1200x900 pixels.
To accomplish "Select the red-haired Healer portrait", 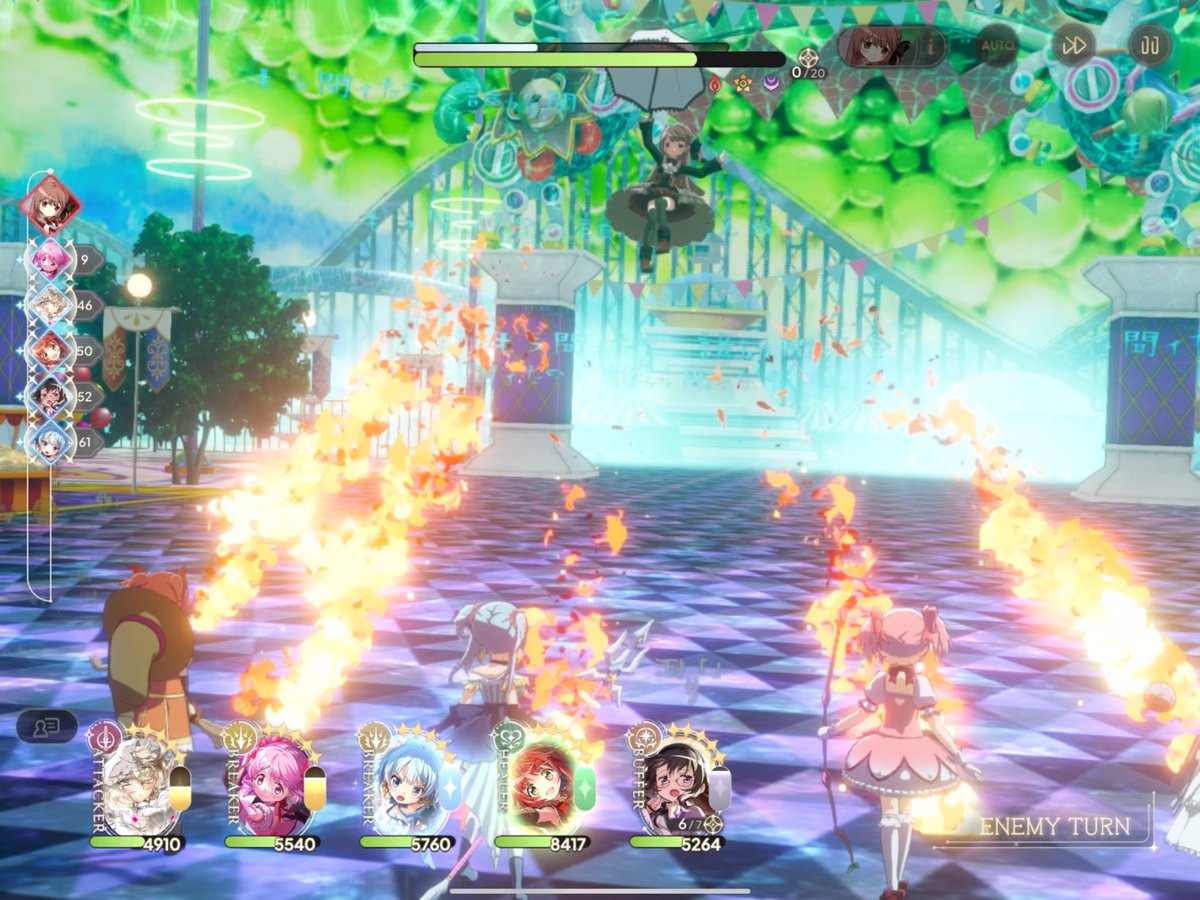I will click(x=543, y=785).
